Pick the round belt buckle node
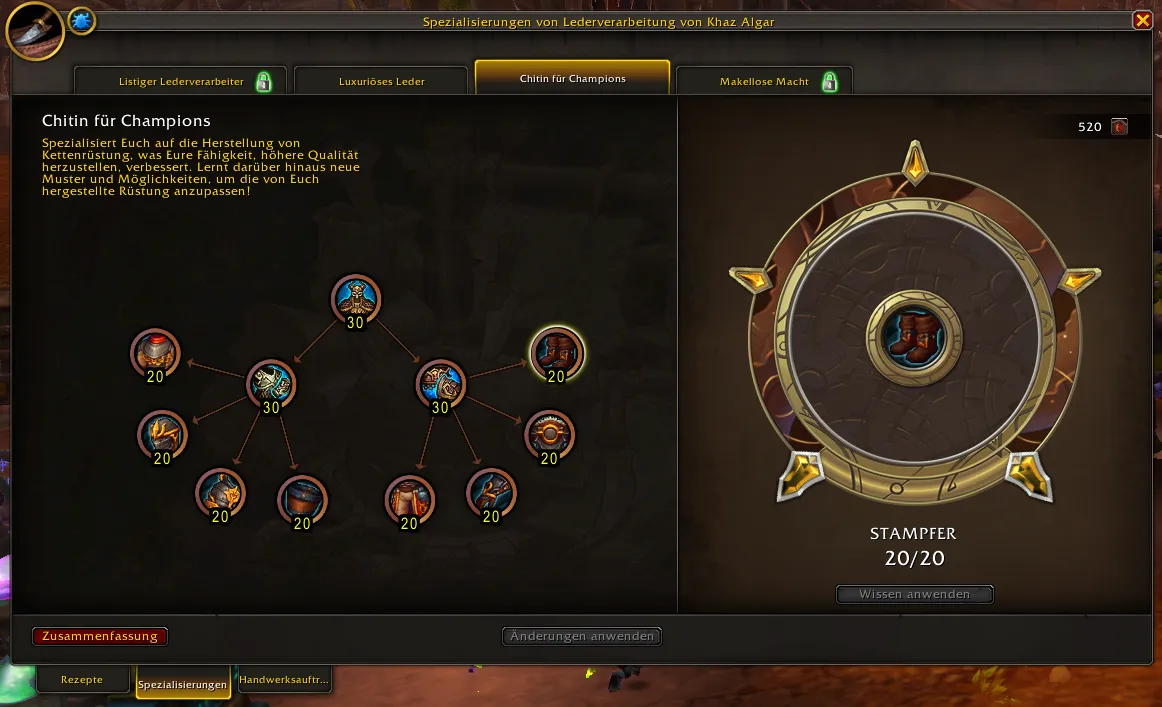Viewport: 1162px width, 707px height. click(549, 435)
